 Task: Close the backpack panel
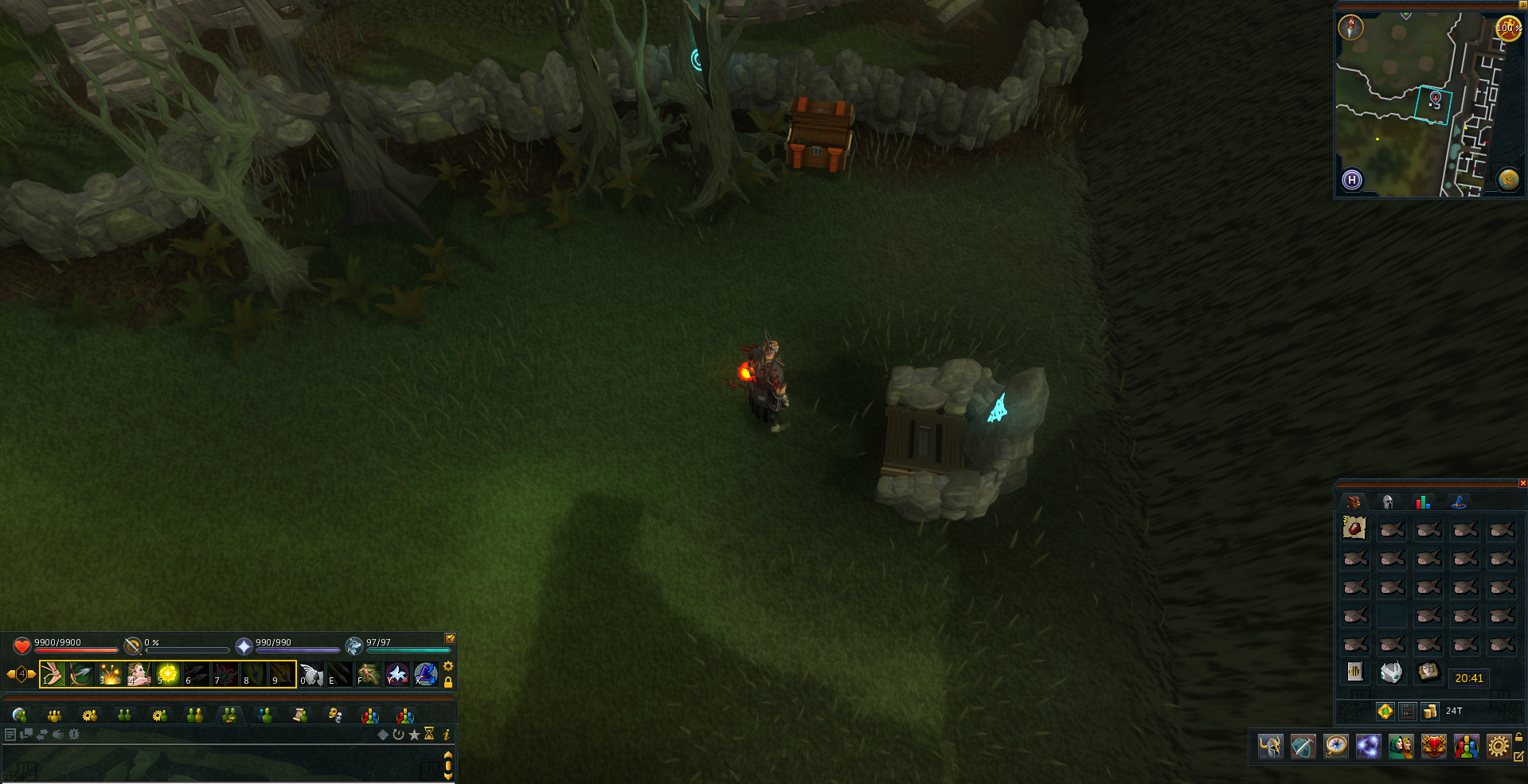[x=1522, y=483]
